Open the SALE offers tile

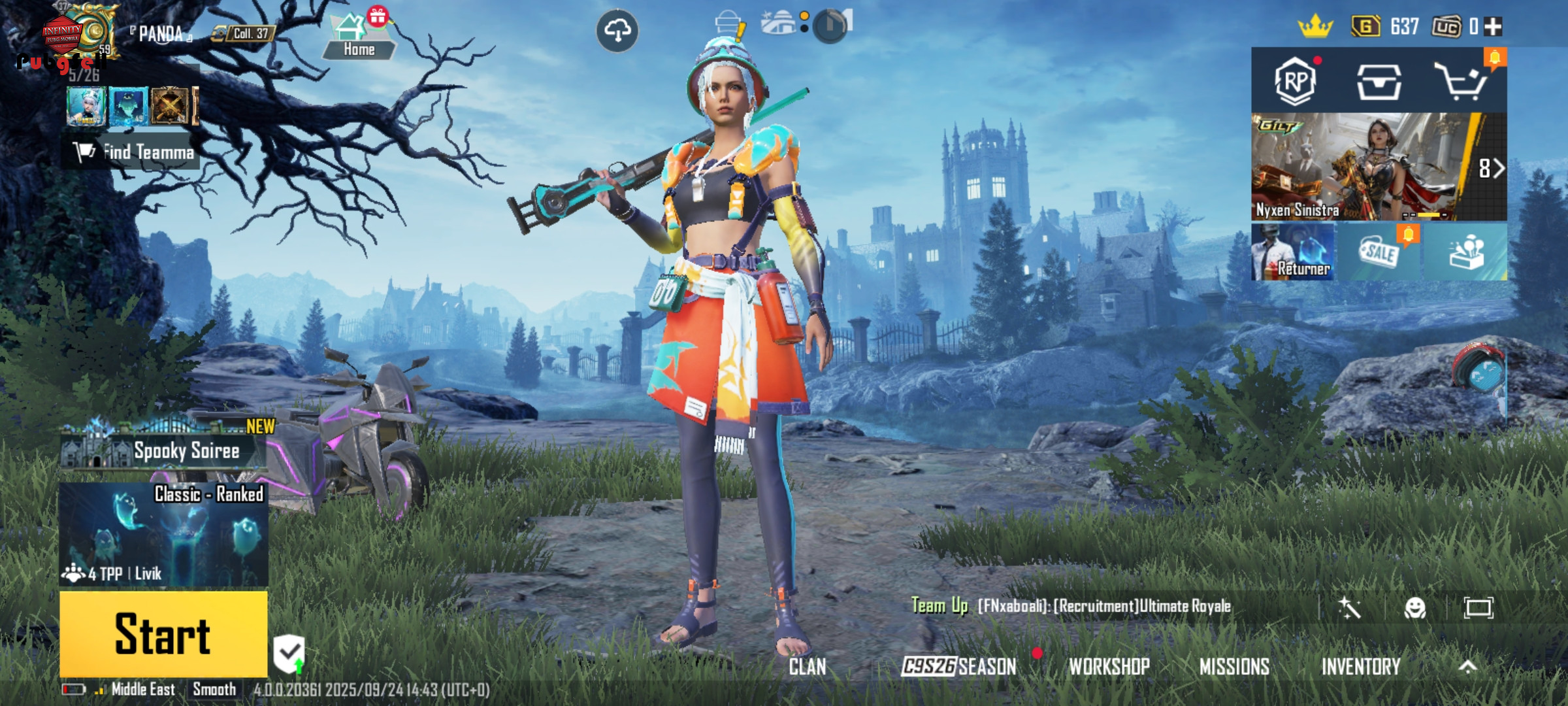[1379, 253]
